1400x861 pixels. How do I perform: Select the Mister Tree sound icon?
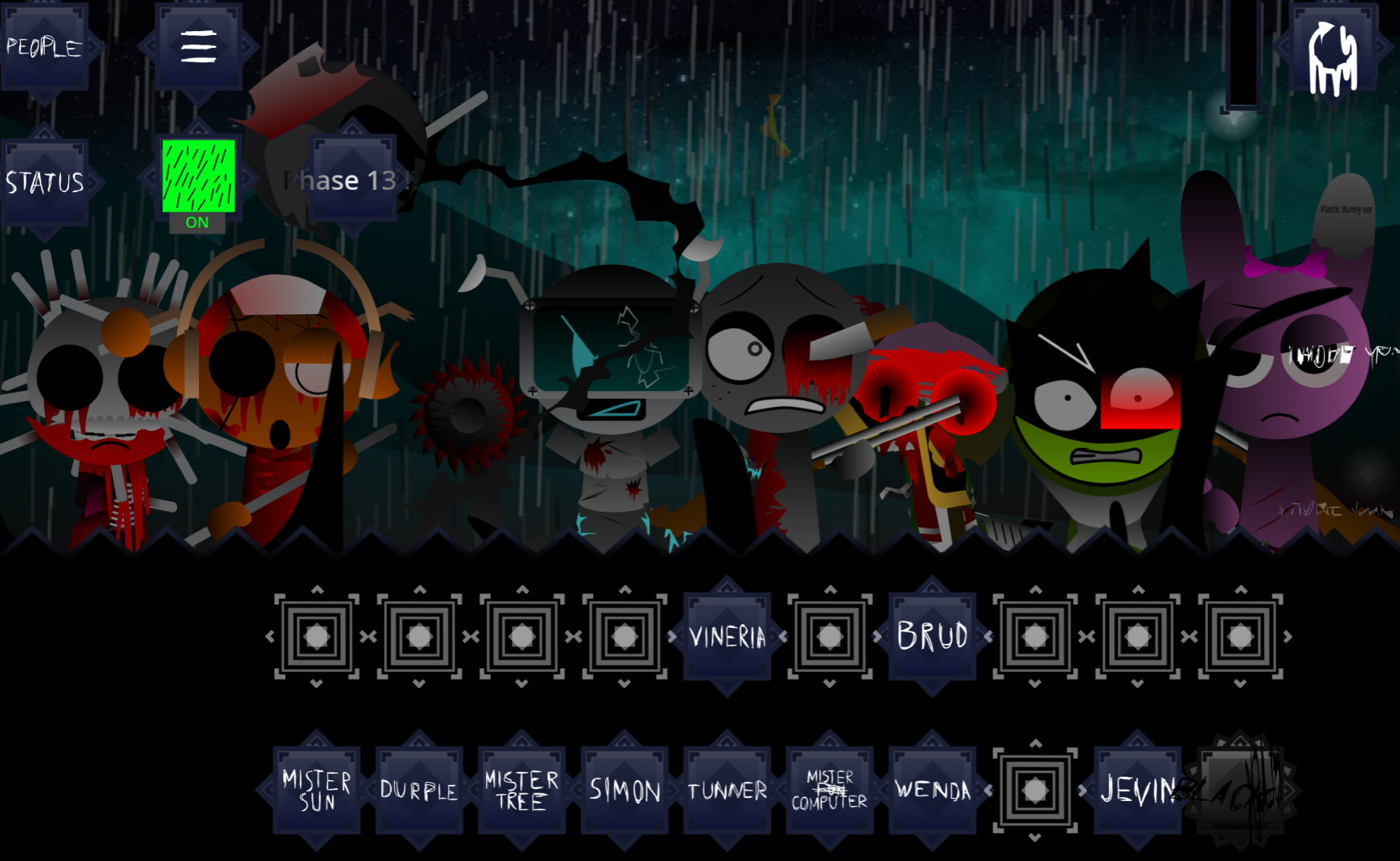(x=521, y=790)
